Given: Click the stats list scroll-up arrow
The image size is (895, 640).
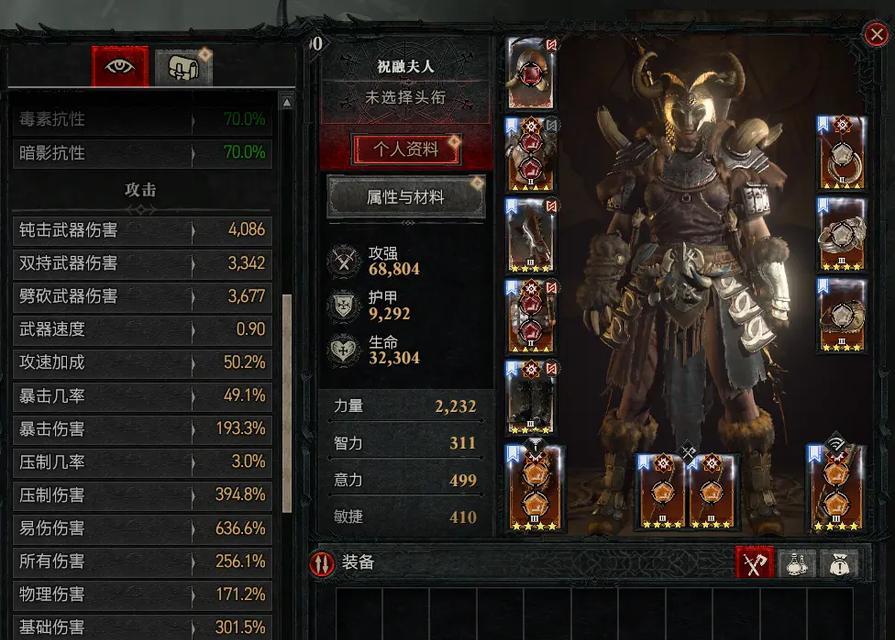Looking at the screenshot, I should 287,102.
